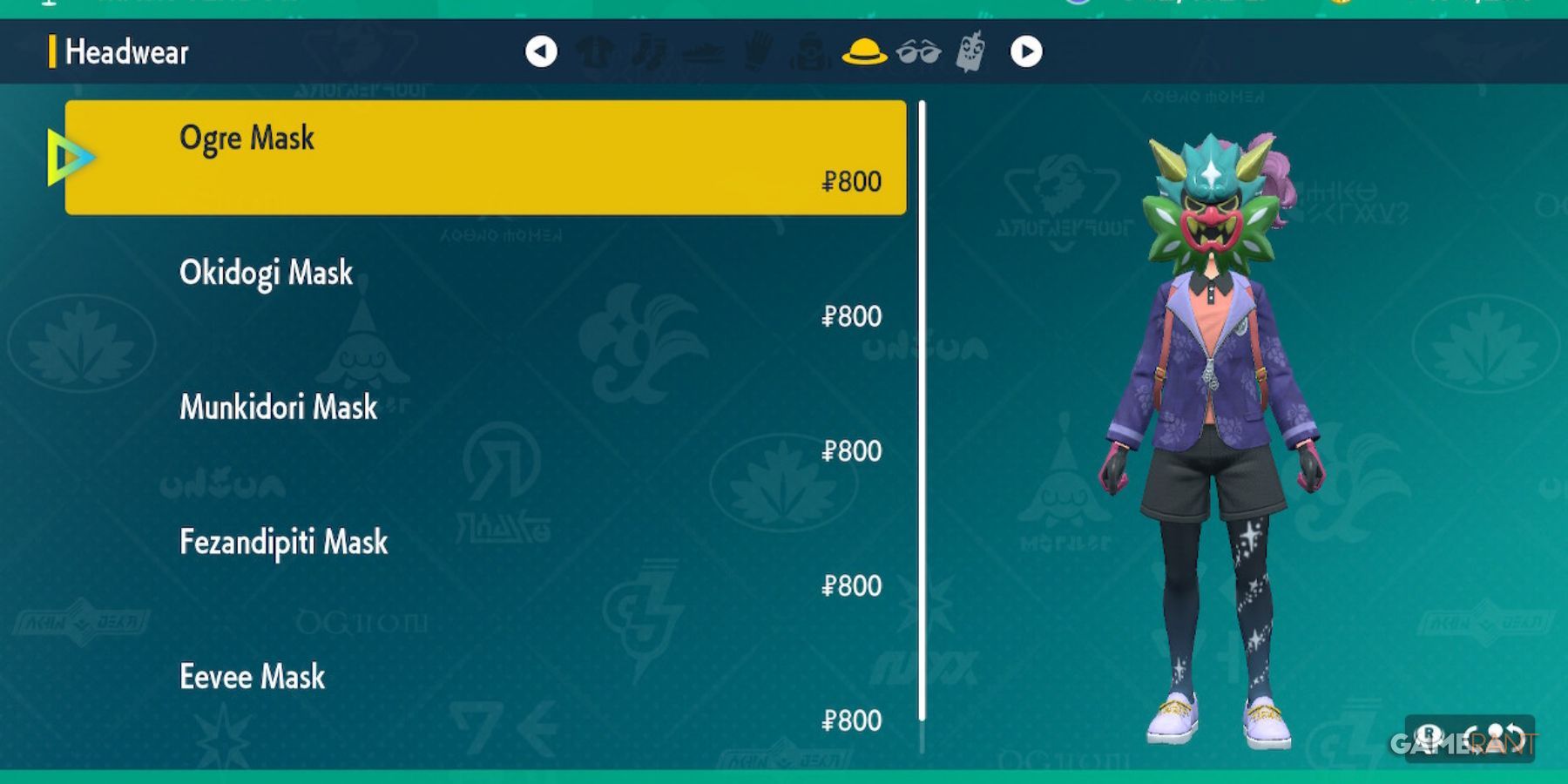Viewport: 1568px width, 784px height.
Task: Click the gloves category icon
Action: tap(758, 51)
